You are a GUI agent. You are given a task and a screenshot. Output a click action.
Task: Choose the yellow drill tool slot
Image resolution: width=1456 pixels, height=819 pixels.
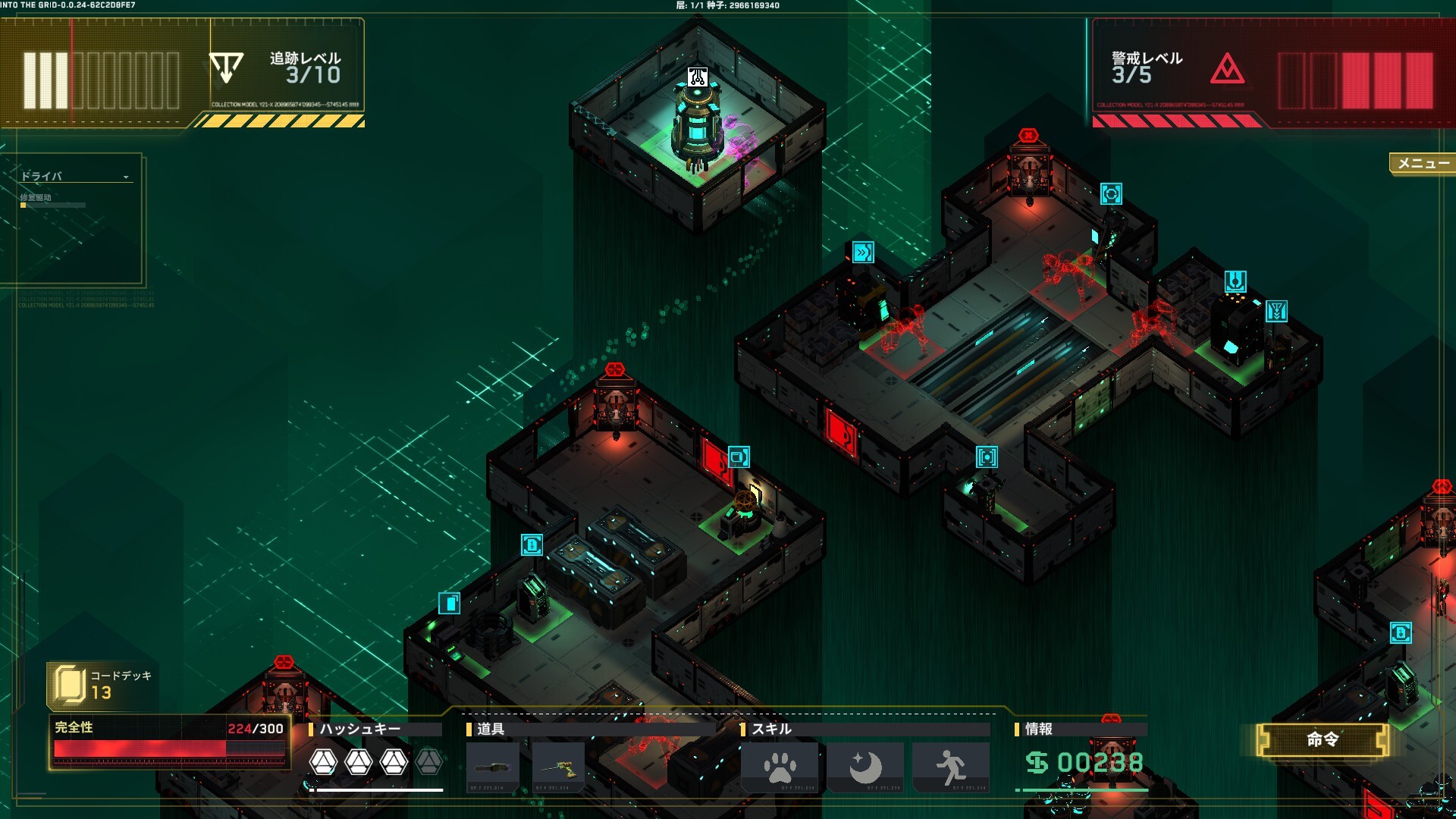(559, 767)
